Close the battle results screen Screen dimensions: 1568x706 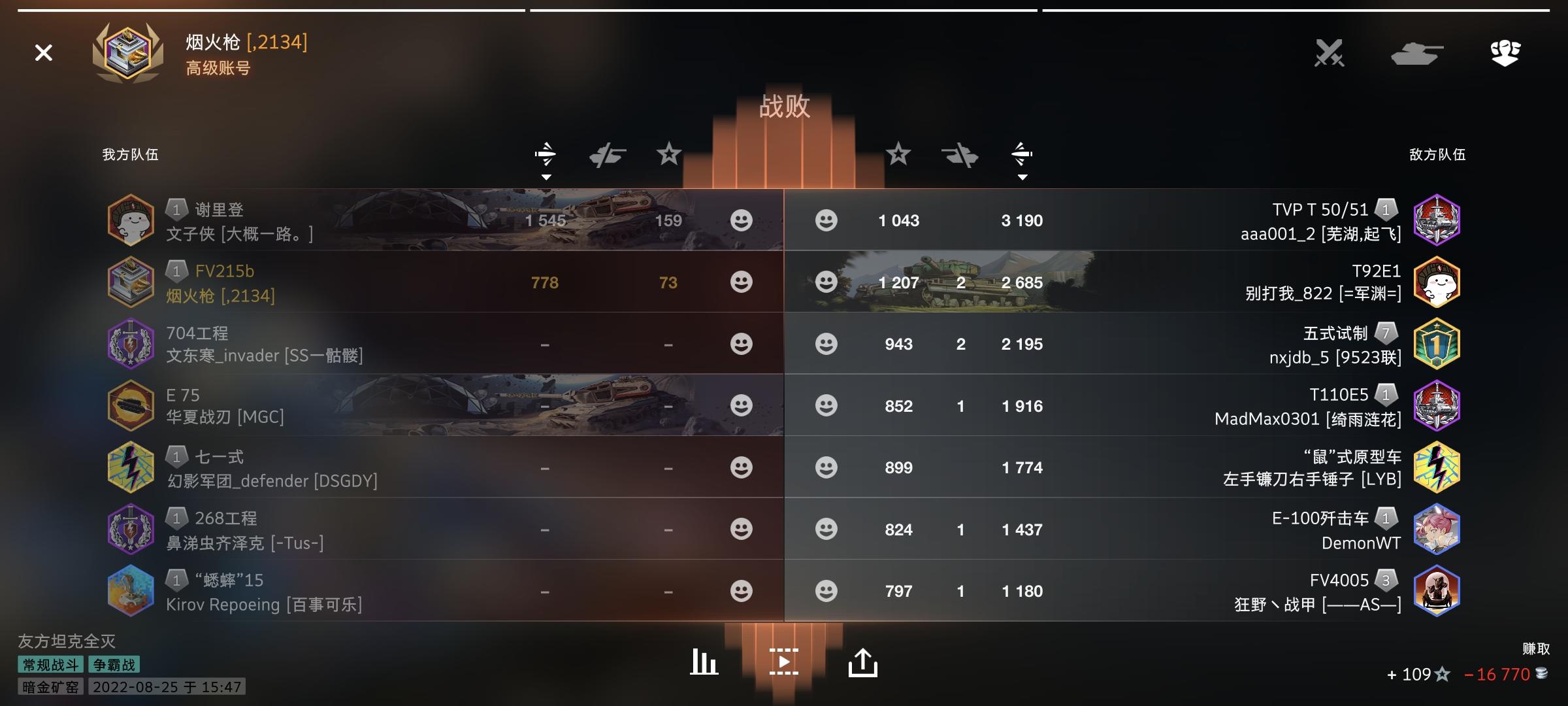(x=43, y=53)
